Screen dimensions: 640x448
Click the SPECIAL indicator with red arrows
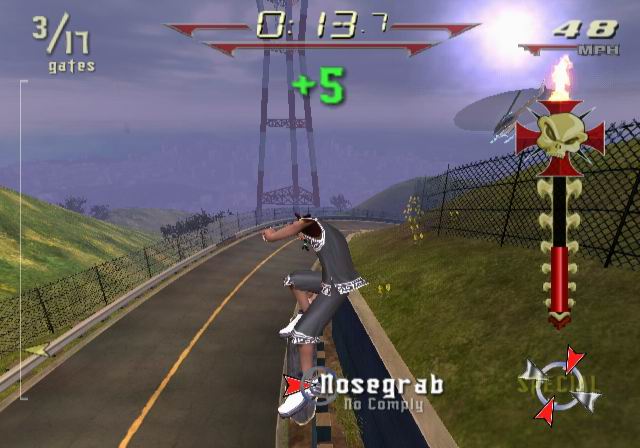click(560, 385)
